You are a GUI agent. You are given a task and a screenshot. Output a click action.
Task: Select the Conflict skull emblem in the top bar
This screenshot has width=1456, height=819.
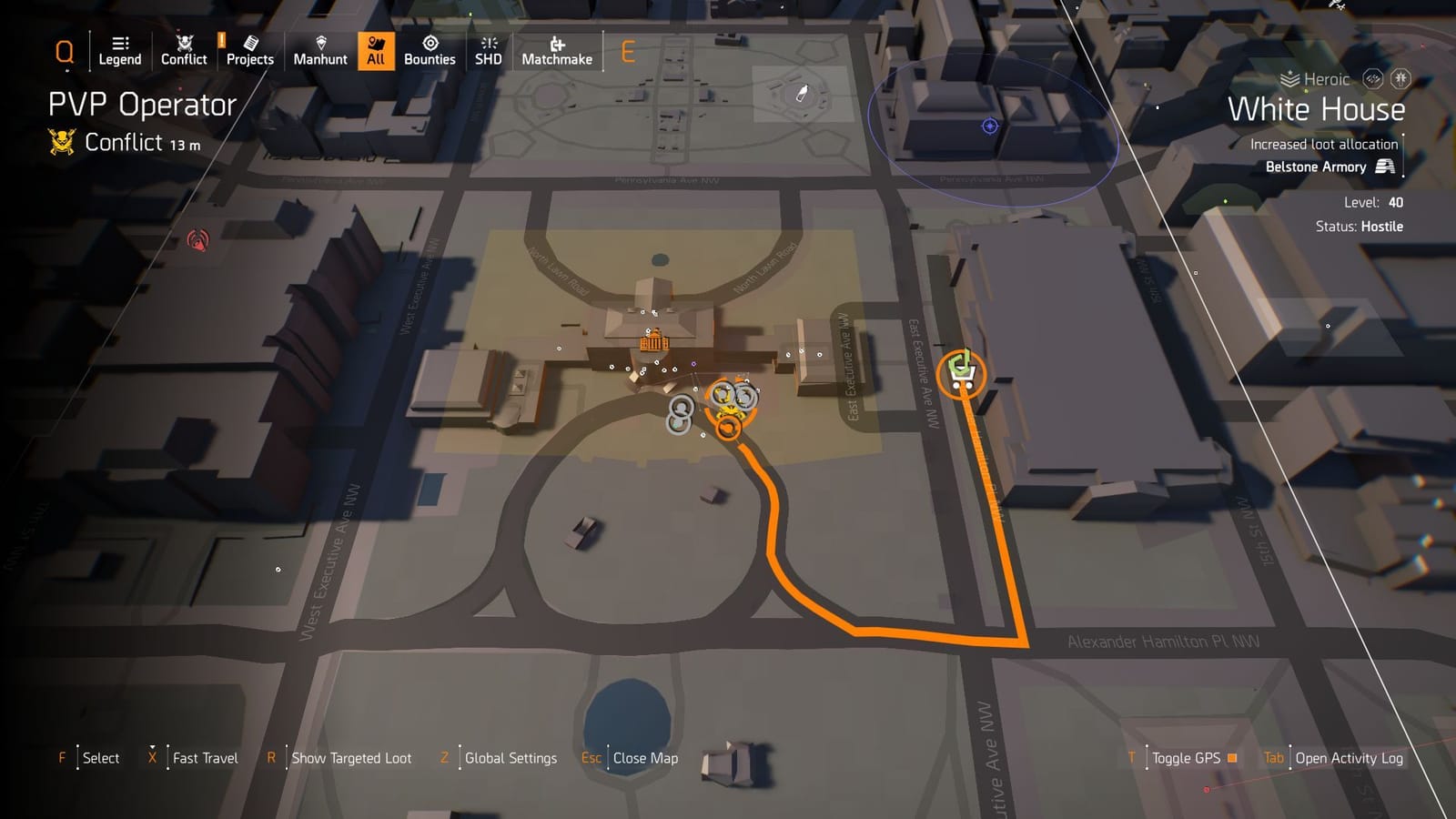184,42
